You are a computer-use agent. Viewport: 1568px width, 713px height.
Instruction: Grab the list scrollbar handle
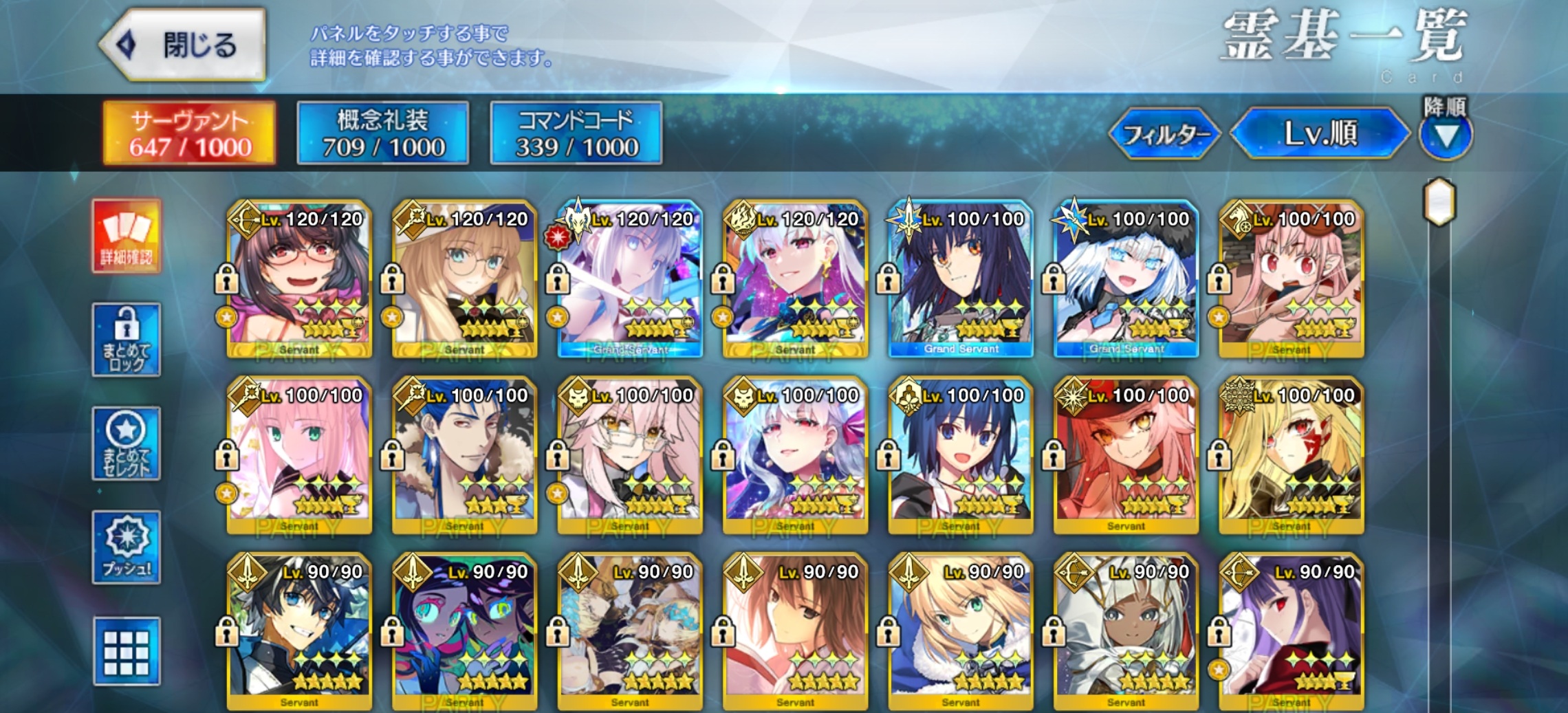click(x=1439, y=202)
